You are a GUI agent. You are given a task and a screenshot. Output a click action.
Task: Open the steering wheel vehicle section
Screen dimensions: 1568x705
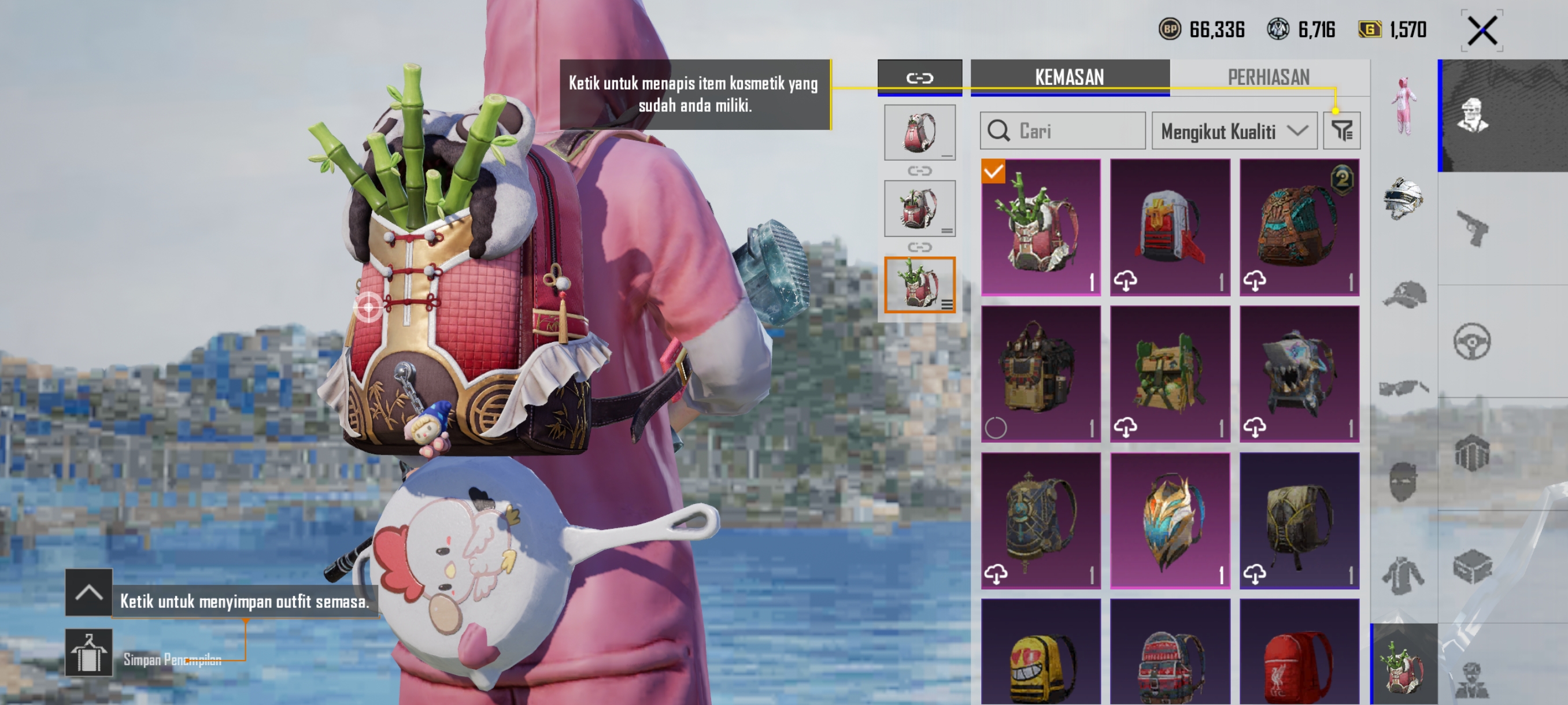click(x=1472, y=342)
